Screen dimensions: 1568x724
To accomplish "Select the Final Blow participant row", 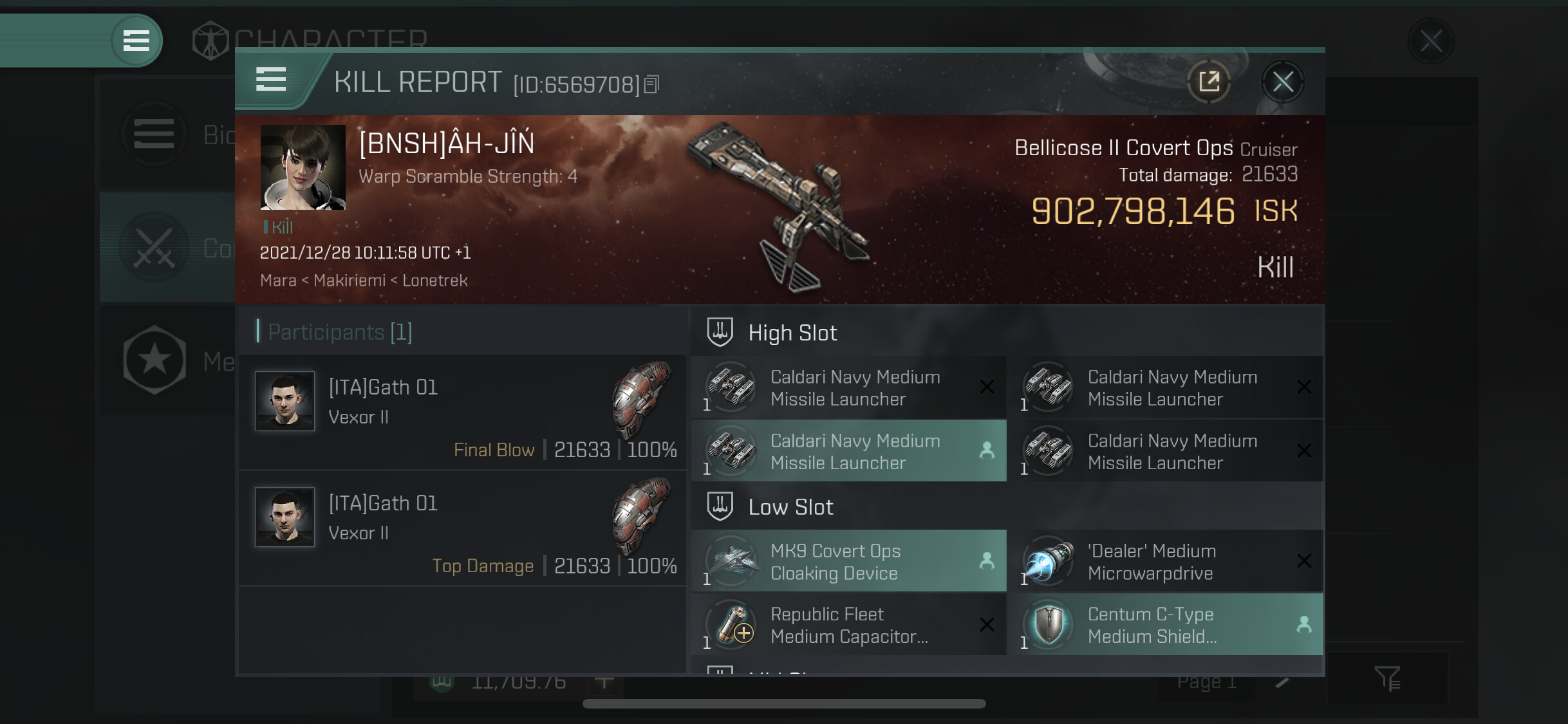I will (462, 413).
